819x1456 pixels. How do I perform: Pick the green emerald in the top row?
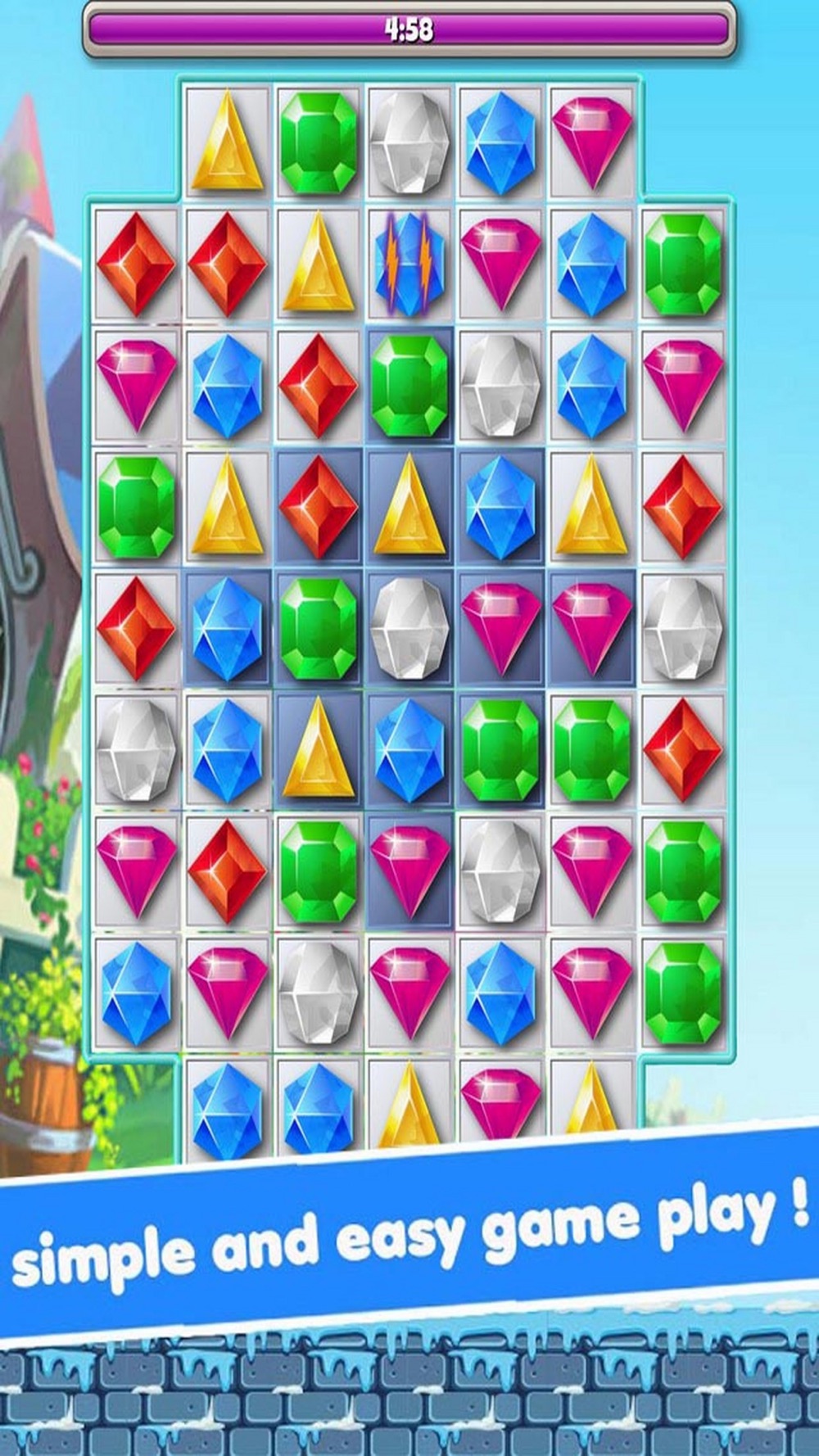[x=319, y=142]
